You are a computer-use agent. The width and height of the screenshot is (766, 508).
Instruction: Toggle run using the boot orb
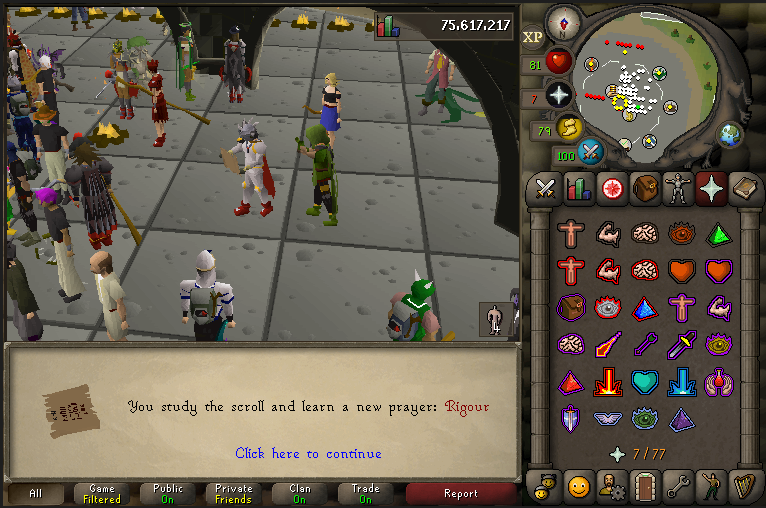(570, 128)
